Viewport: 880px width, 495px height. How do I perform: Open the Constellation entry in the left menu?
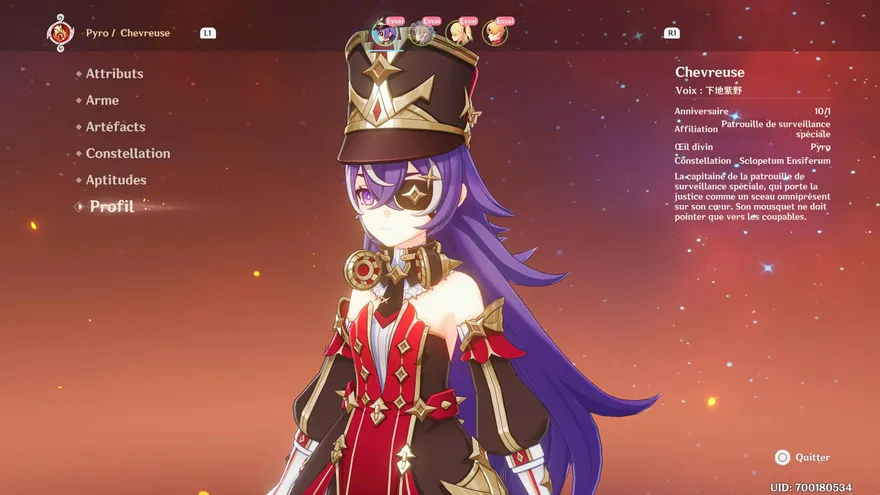click(127, 153)
